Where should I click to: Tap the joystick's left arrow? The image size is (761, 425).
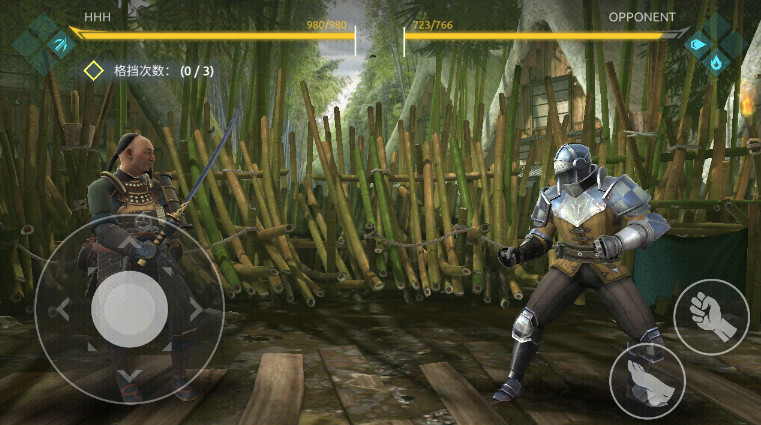(62, 310)
